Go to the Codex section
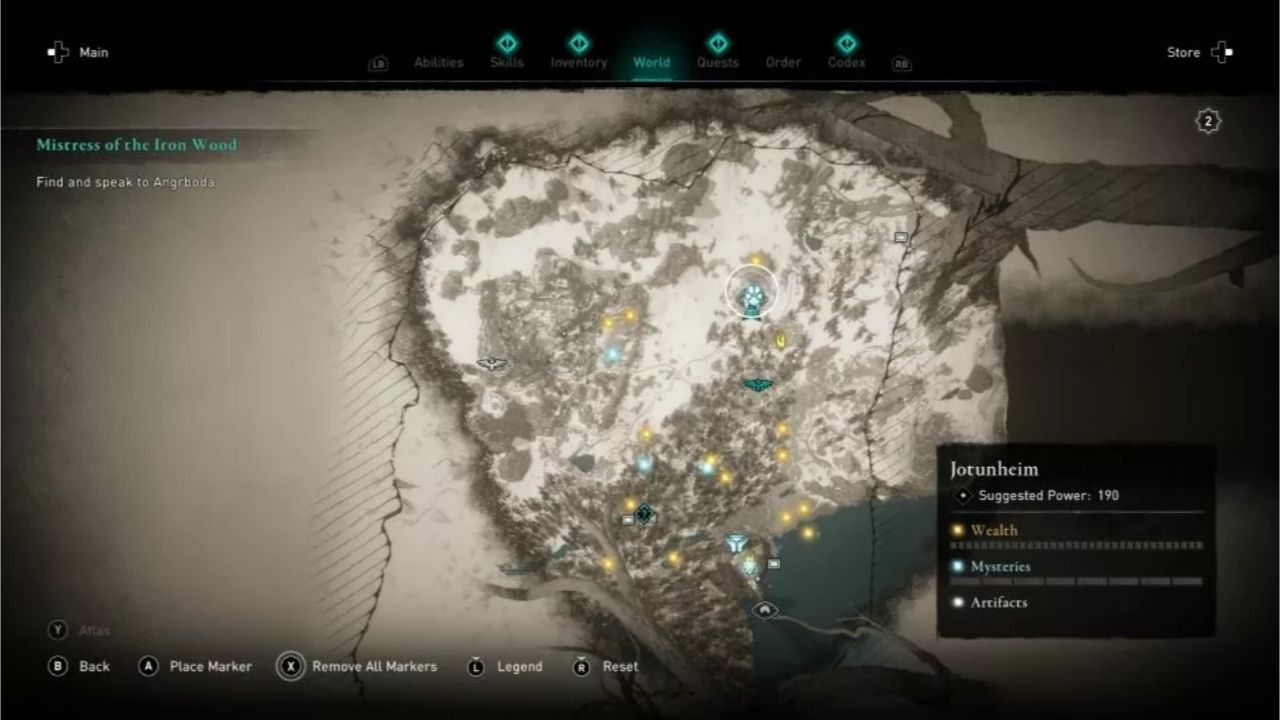 click(846, 62)
